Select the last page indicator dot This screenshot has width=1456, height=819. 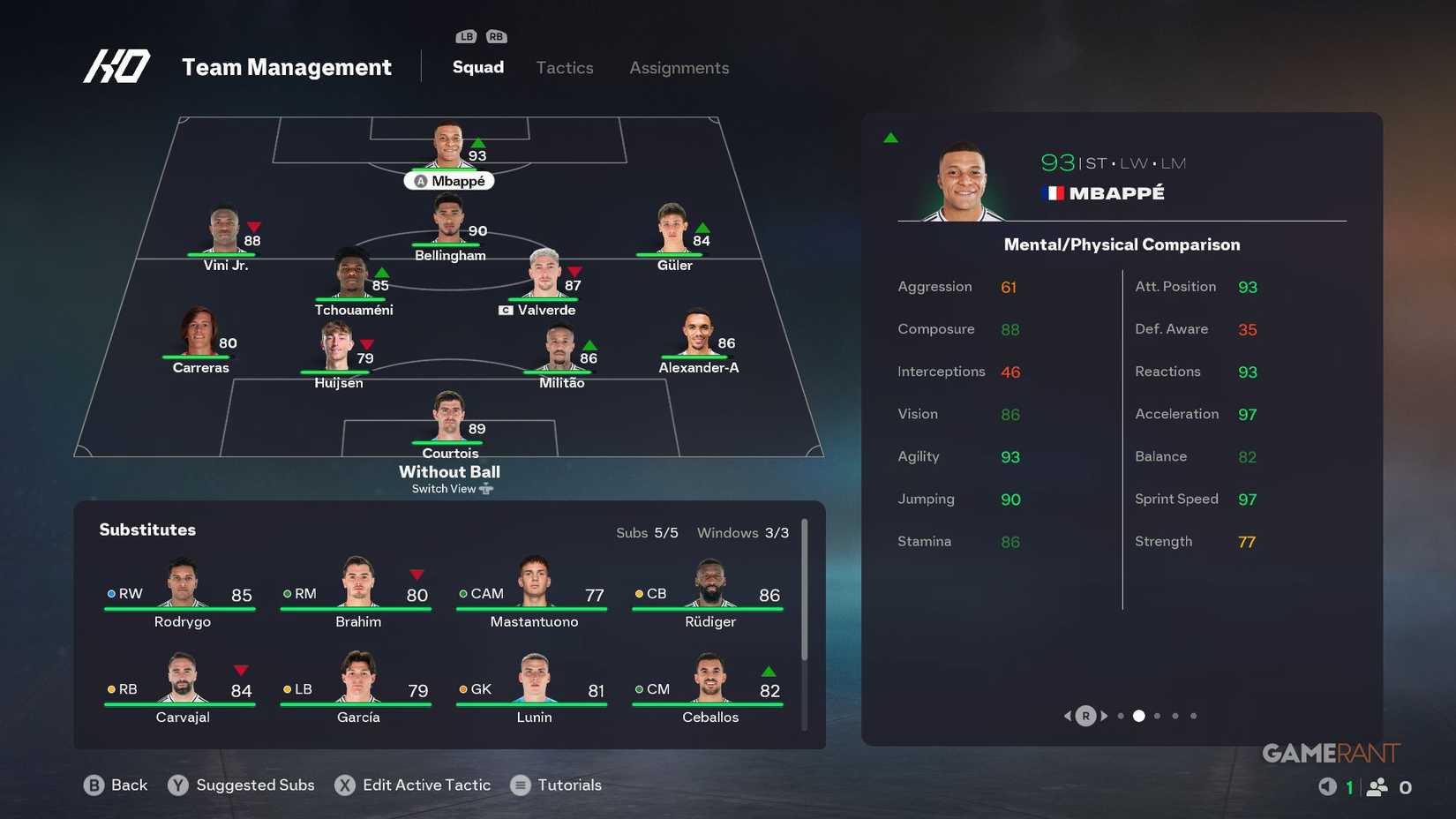(x=1194, y=716)
